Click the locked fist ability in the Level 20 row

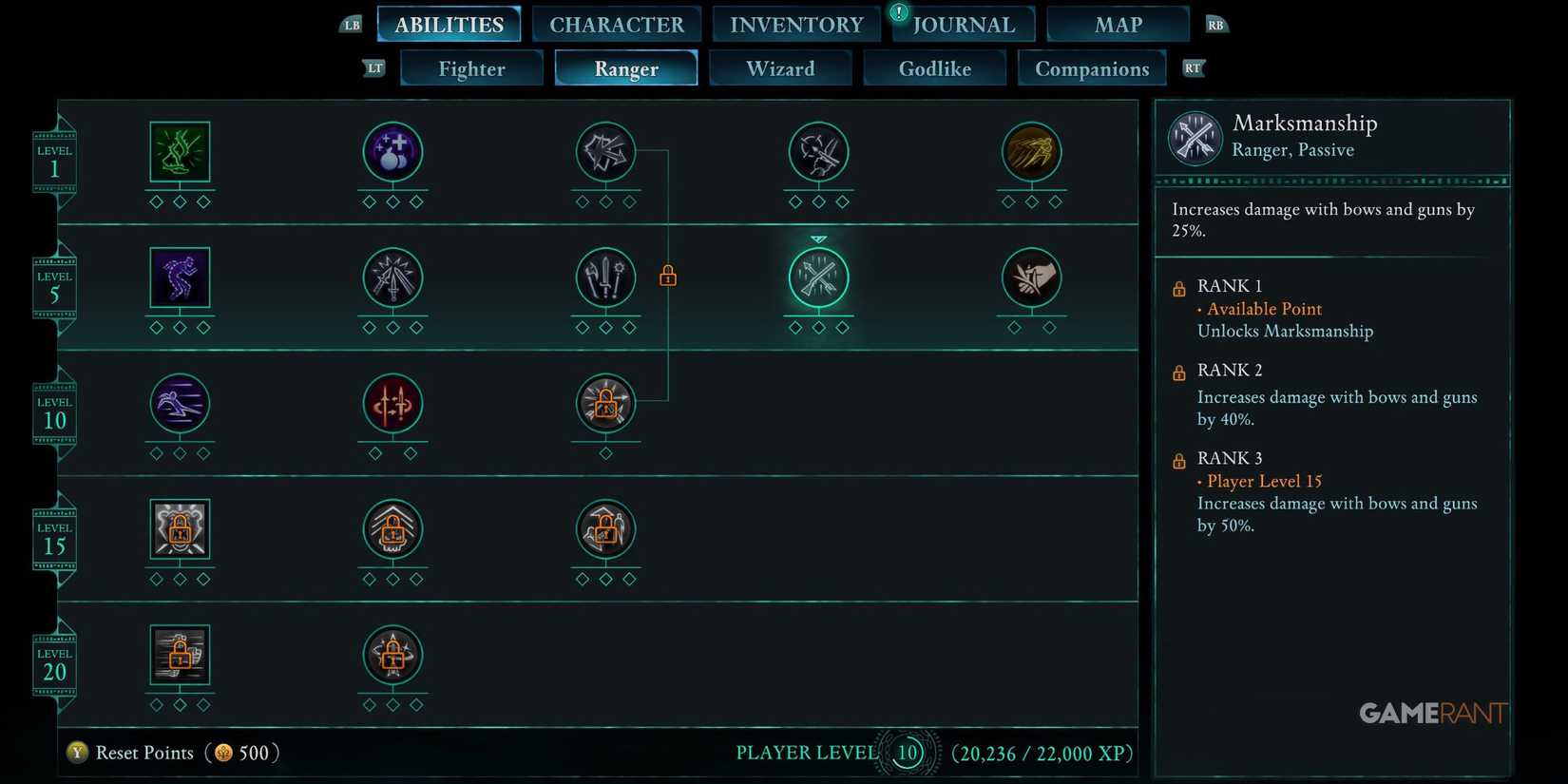(x=180, y=655)
